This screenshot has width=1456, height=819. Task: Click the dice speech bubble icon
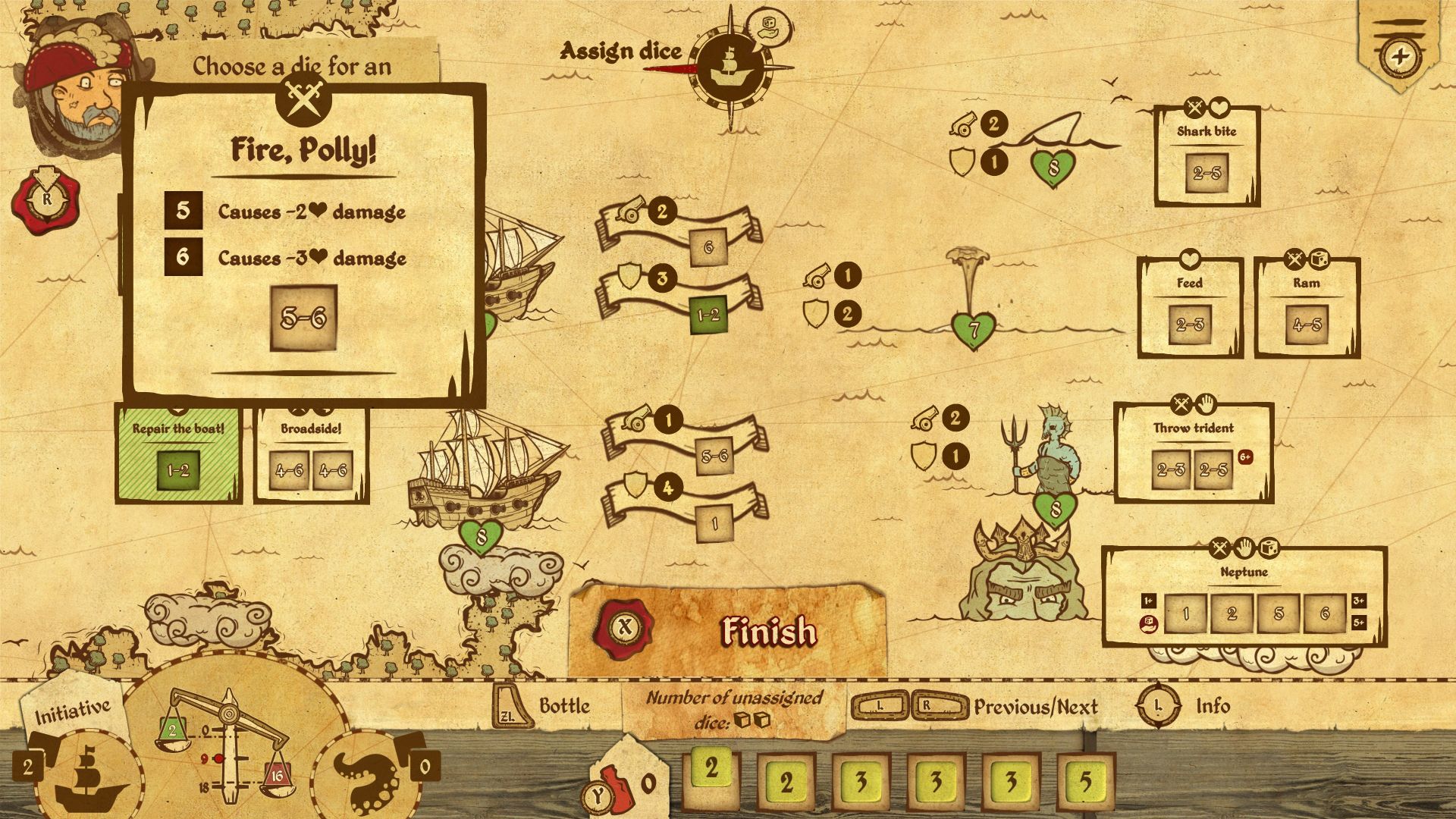pyautogui.click(x=767, y=28)
